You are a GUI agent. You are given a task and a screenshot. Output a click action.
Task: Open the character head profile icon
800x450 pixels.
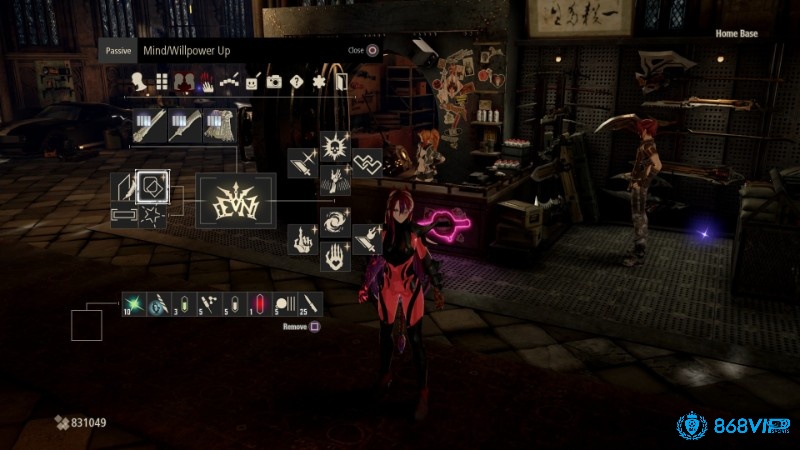tap(138, 82)
